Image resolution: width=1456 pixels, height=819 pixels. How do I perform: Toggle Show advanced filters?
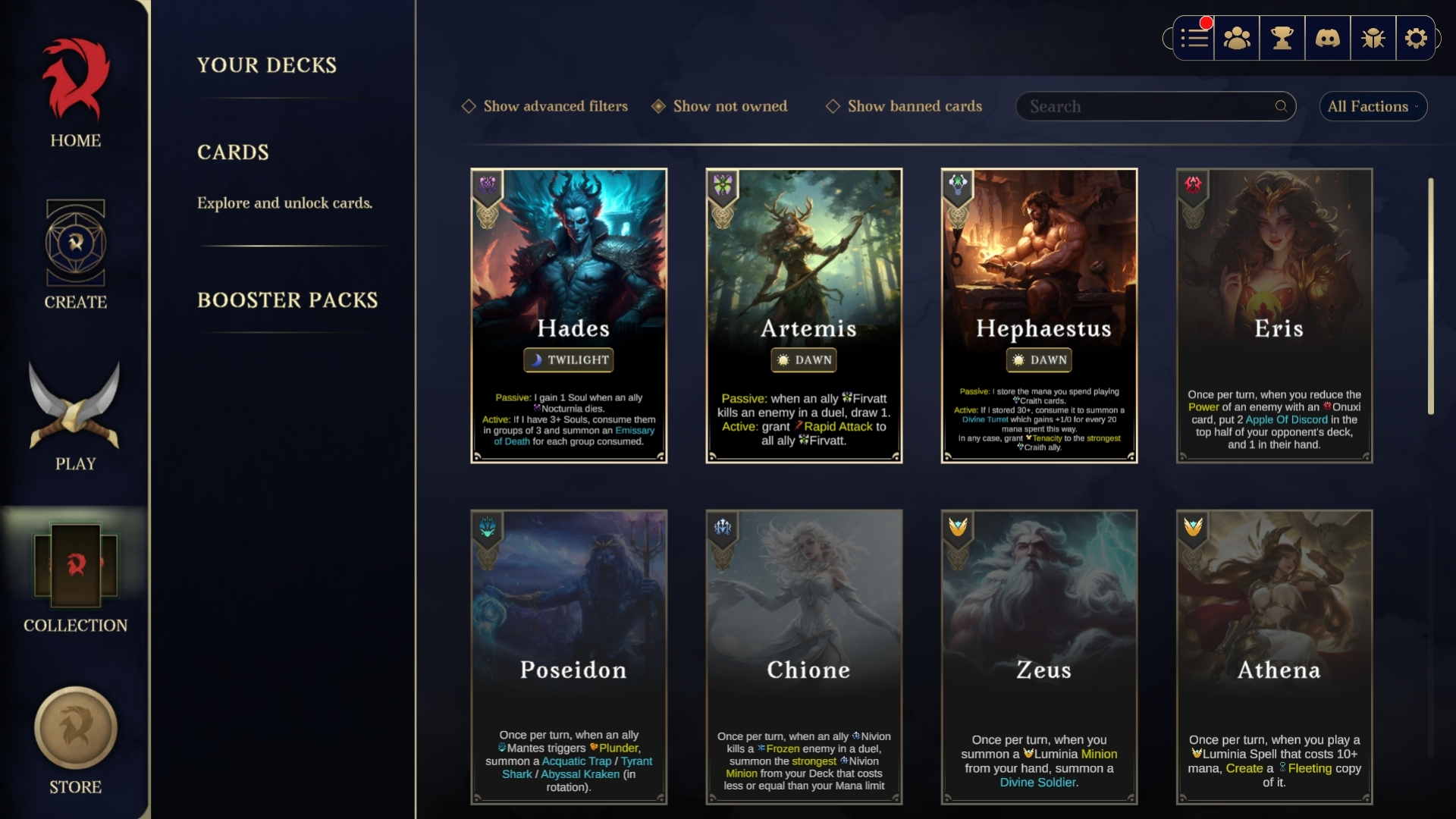(x=545, y=106)
